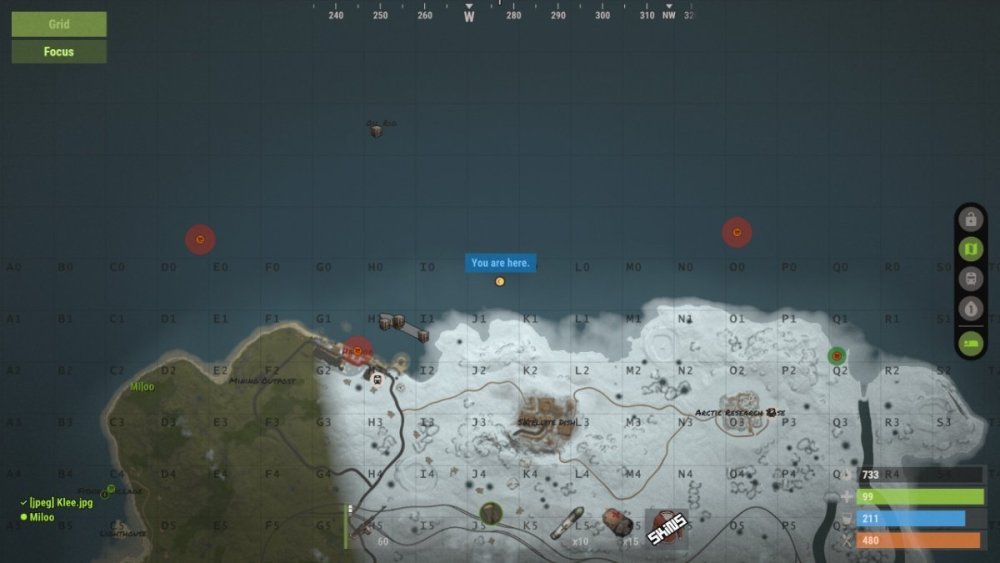Click the Arctic Research Base map label
1000x563 pixels.
point(740,412)
